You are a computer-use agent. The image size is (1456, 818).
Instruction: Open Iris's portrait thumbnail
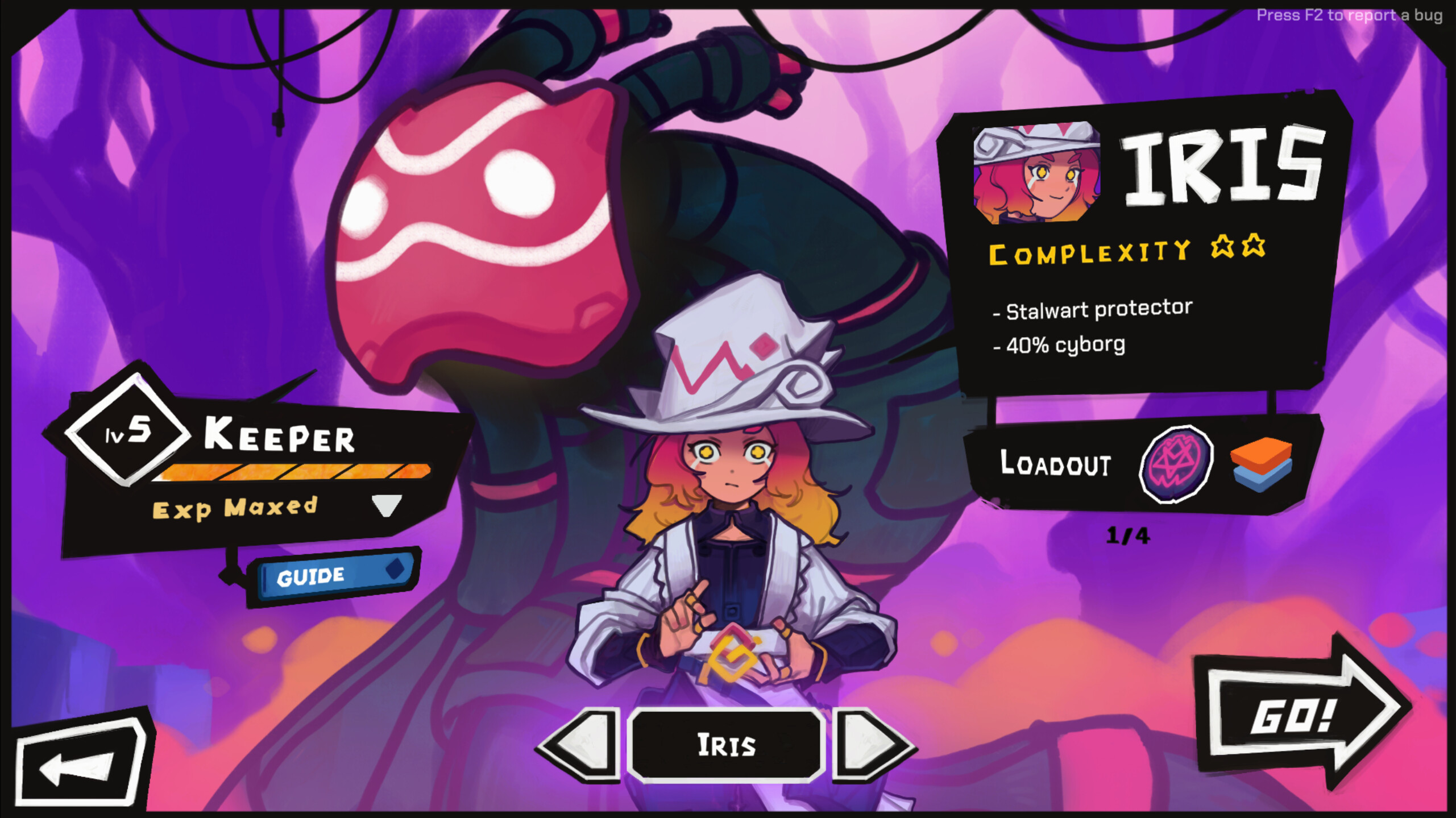click(1036, 173)
